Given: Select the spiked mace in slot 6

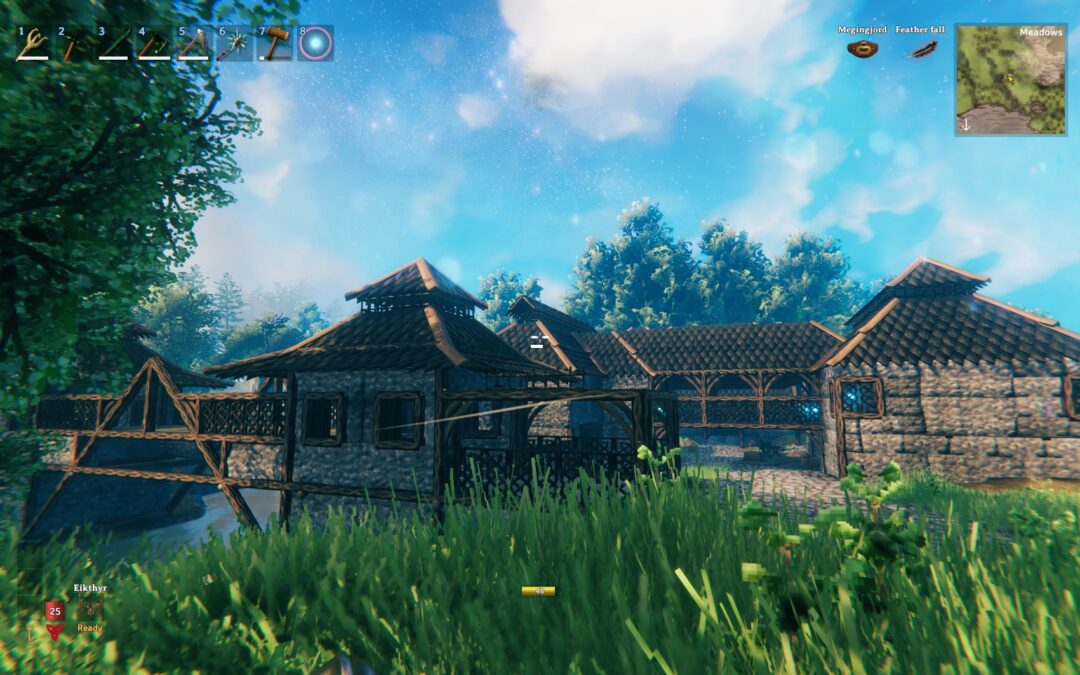Looking at the screenshot, I should tap(234, 44).
